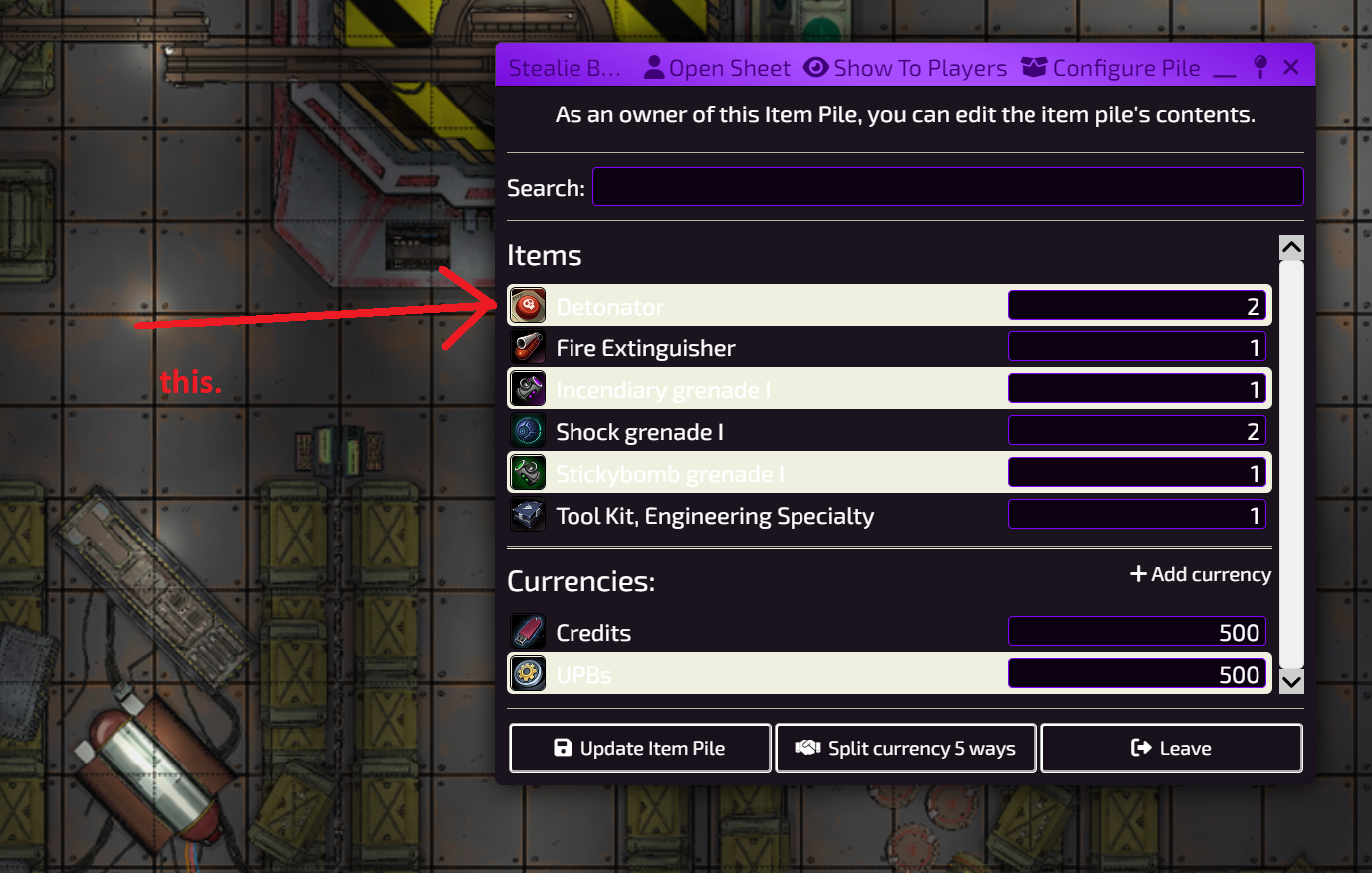Click Split currency 5 ways

905,748
